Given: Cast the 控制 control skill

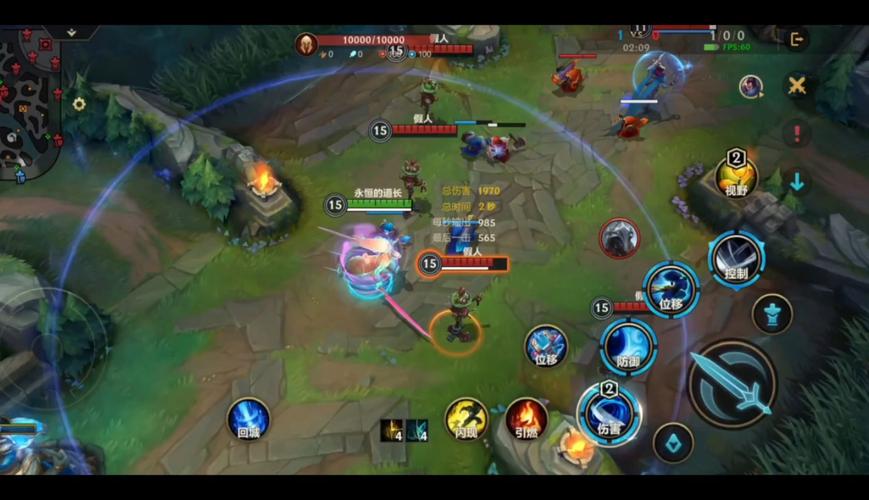Looking at the screenshot, I should click(737, 258).
